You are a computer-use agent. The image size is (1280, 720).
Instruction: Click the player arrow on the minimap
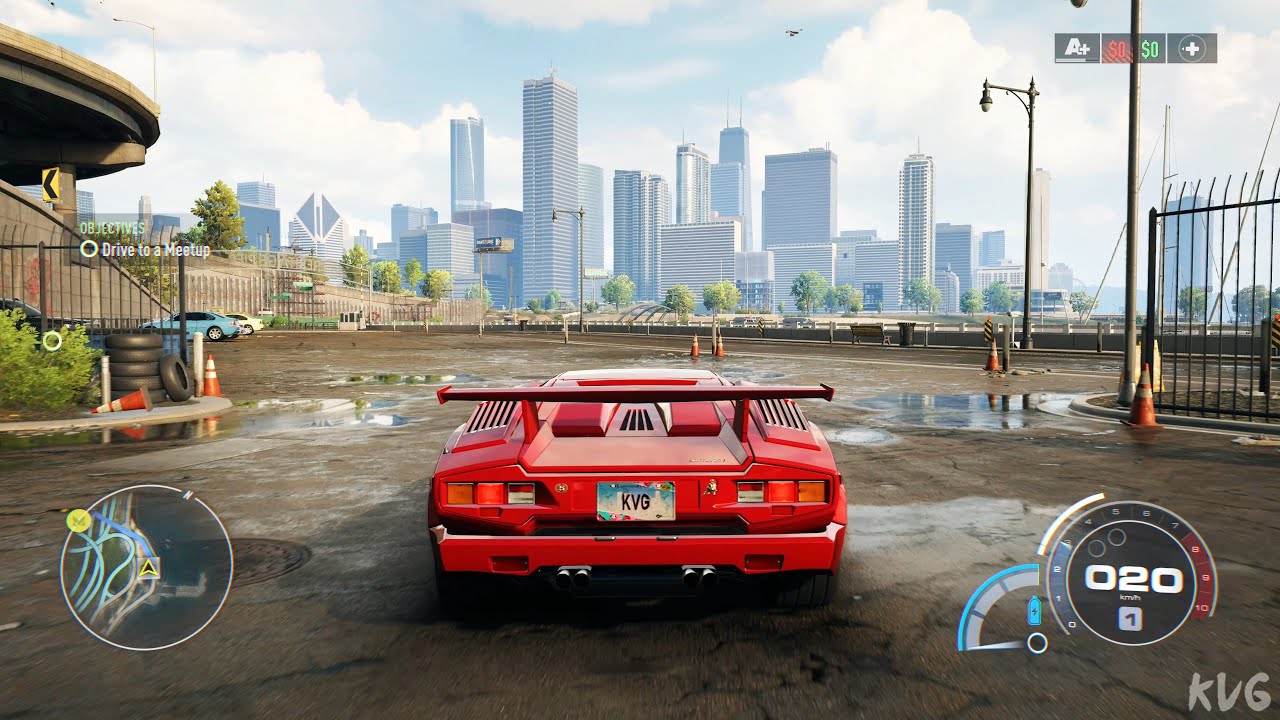[x=149, y=569]
